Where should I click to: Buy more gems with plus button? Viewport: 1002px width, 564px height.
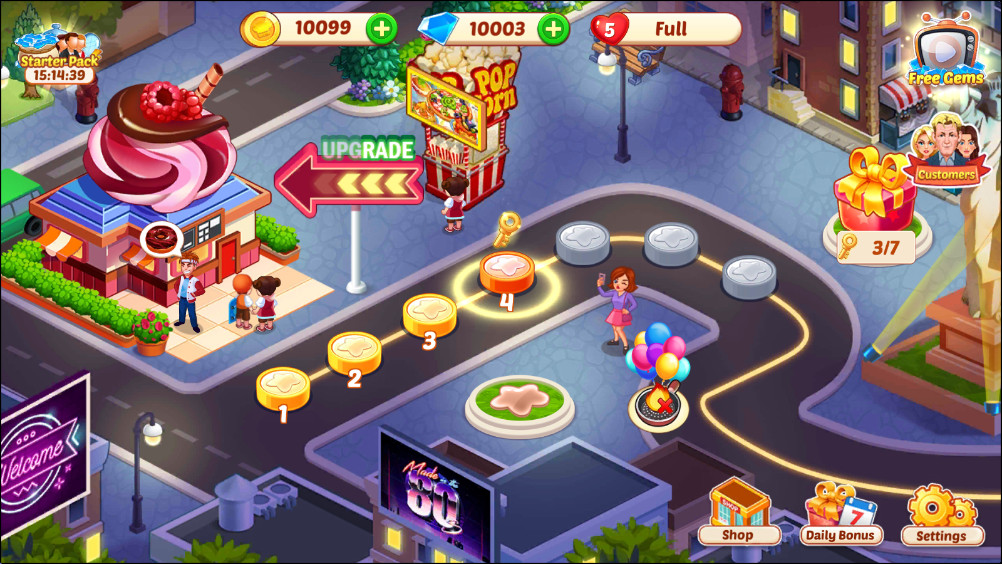553,28
